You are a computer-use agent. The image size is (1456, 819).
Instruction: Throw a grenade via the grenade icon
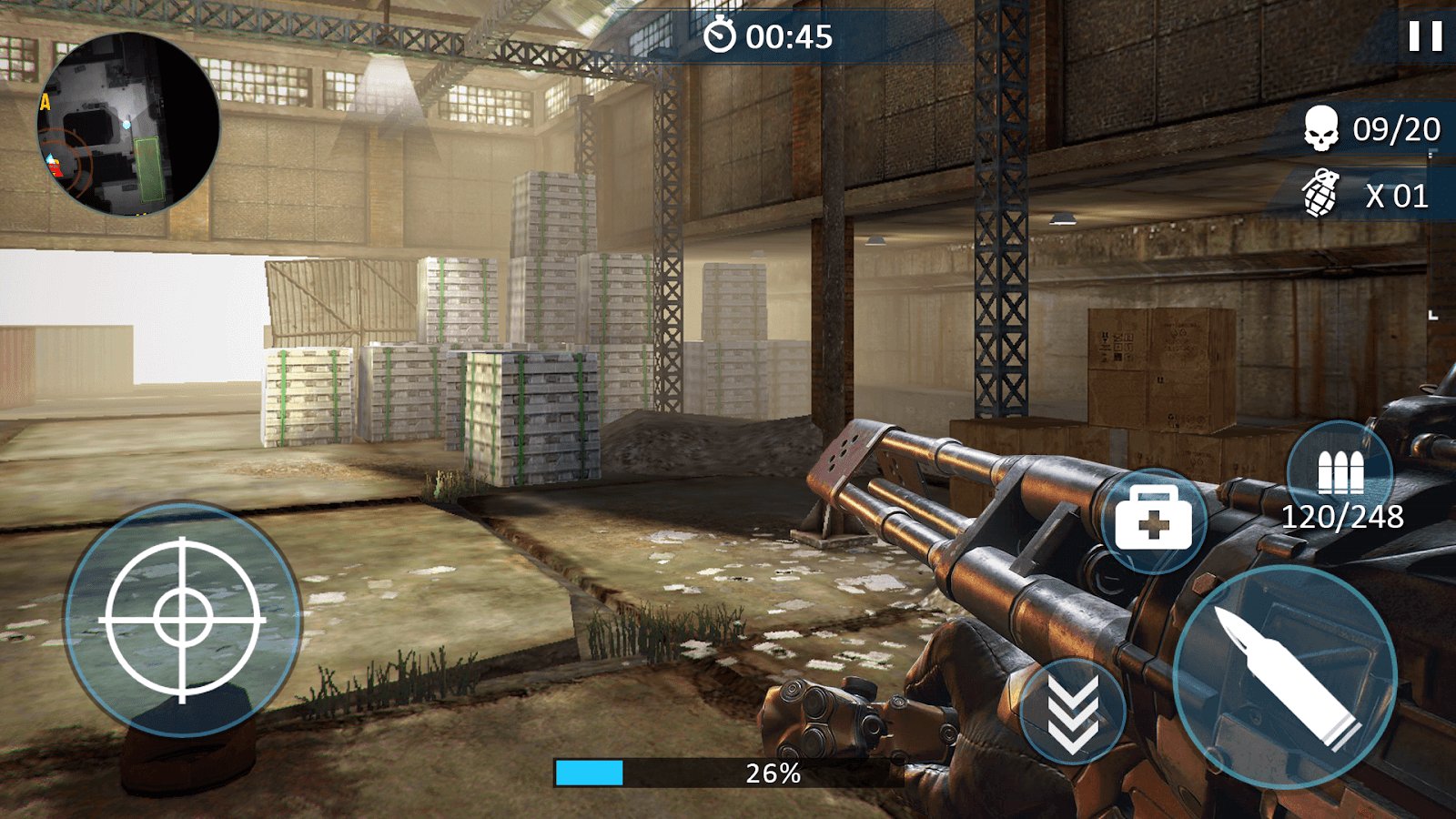click(1320, 193)
